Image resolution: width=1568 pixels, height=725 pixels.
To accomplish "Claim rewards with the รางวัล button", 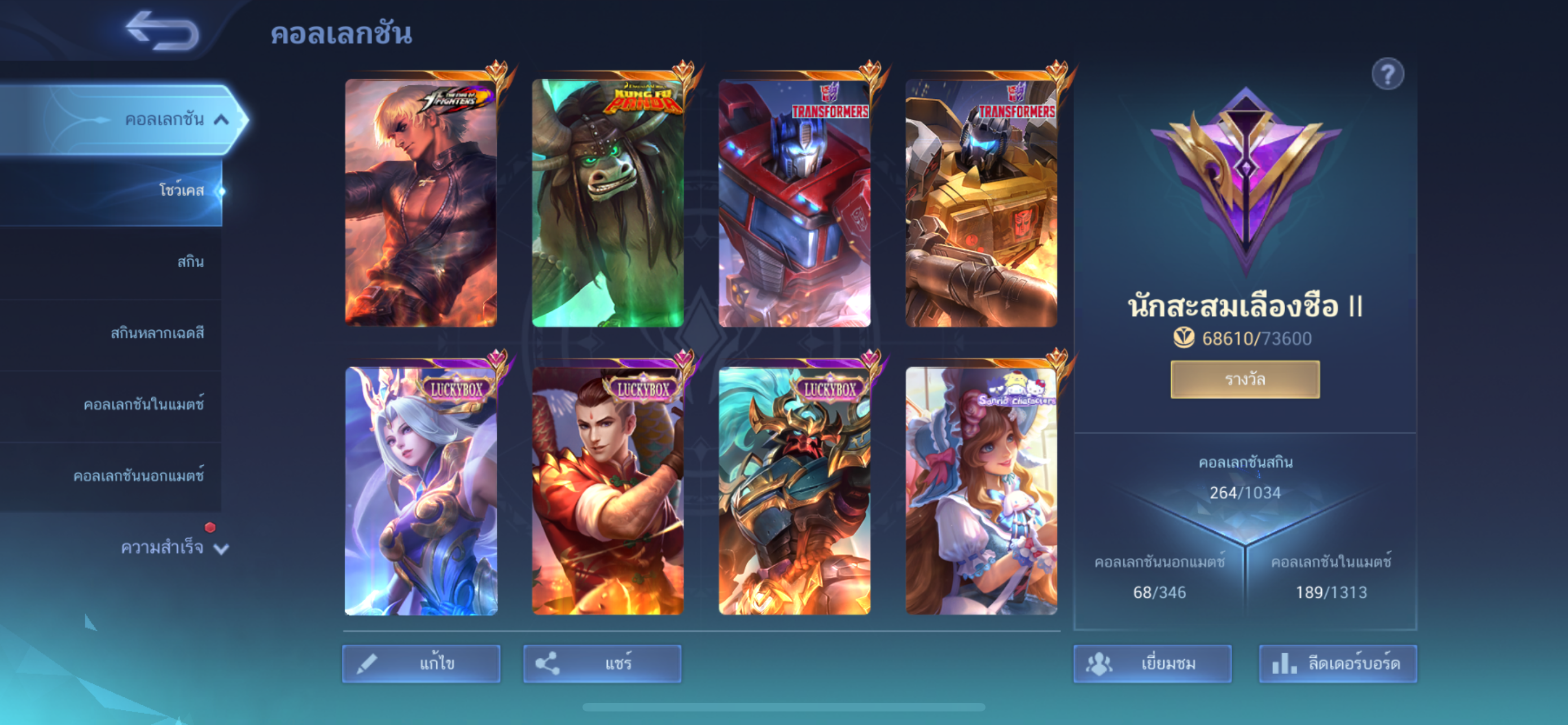I will click(1245, 379).
